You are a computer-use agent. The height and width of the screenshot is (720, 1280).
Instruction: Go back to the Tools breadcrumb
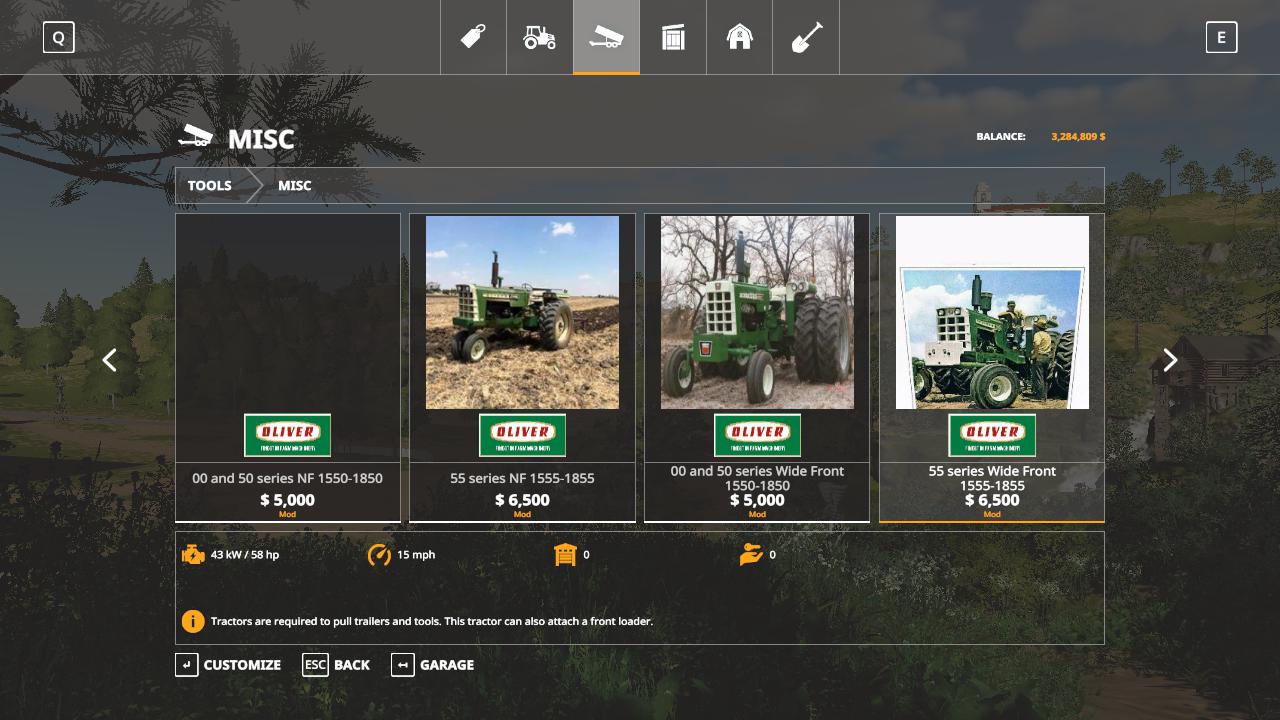pos(210,186)
